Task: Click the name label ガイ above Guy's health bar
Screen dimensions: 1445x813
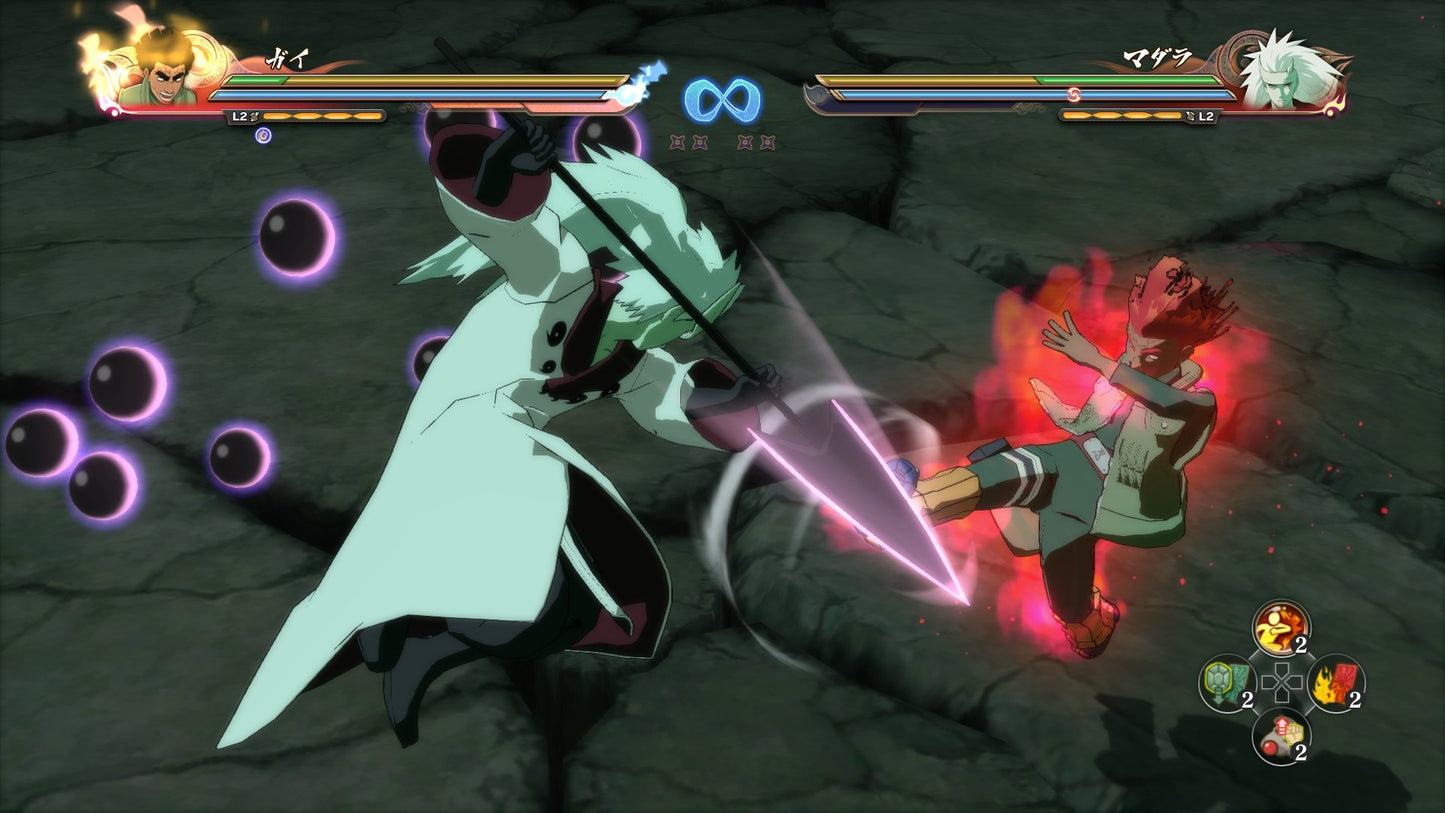Action: [288, 57]
